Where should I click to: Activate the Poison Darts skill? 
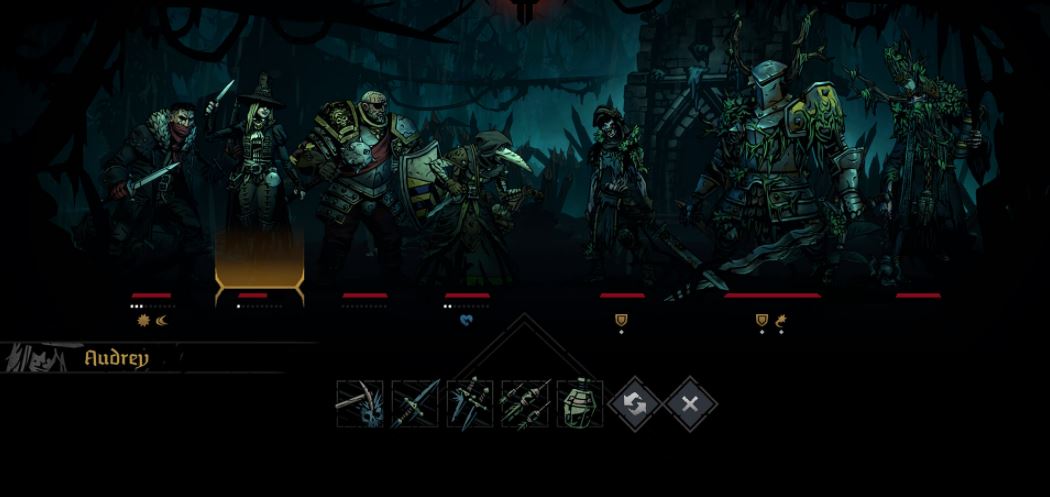pos(525,404)
